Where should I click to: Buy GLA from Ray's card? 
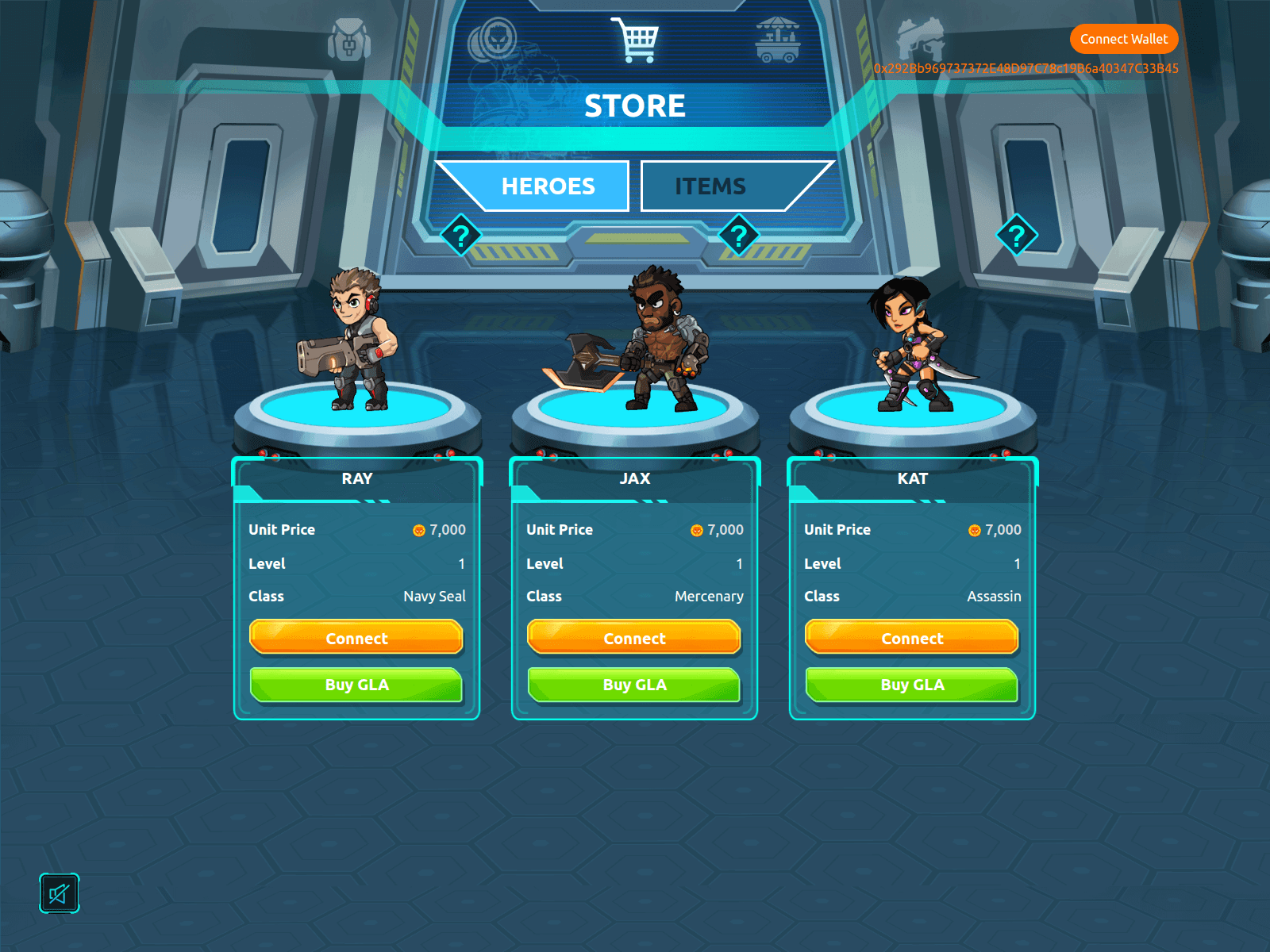tap(356, 685)
